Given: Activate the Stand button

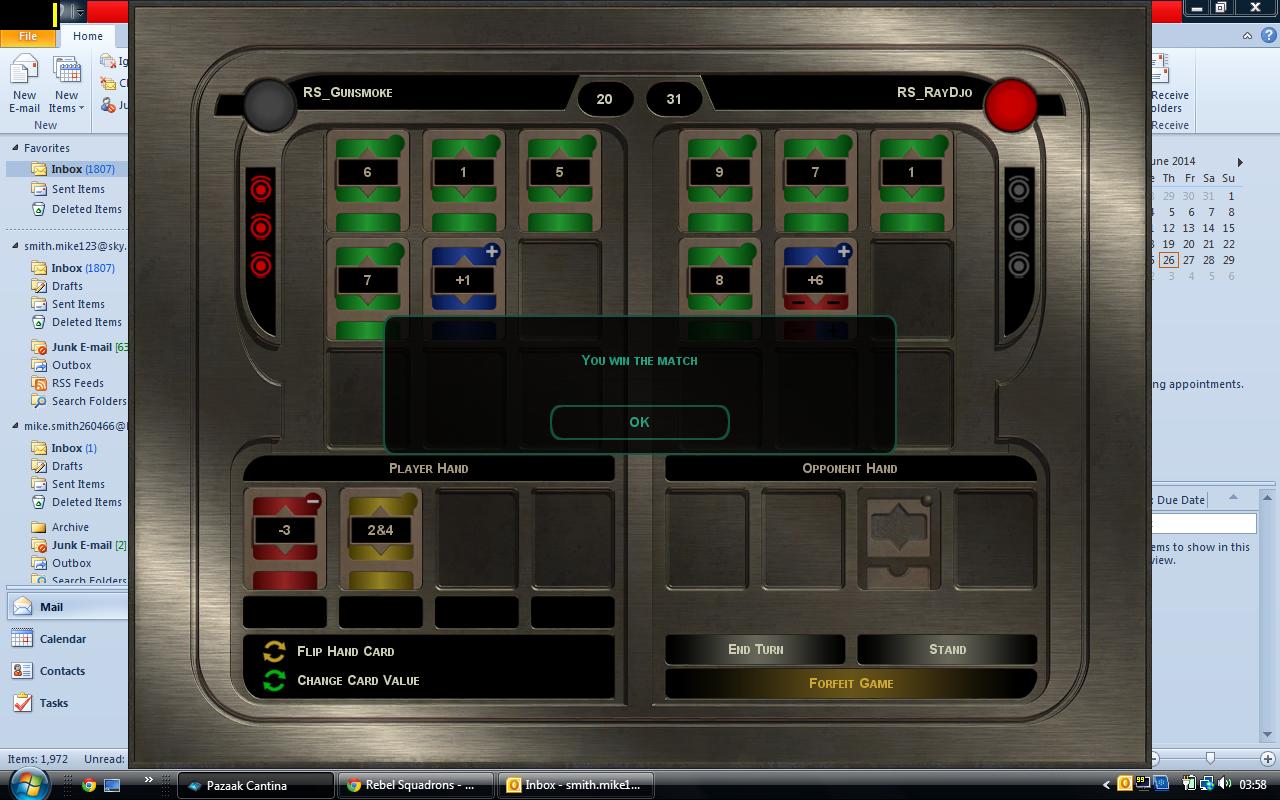Looking at the screenshot, I should point(946,649).
